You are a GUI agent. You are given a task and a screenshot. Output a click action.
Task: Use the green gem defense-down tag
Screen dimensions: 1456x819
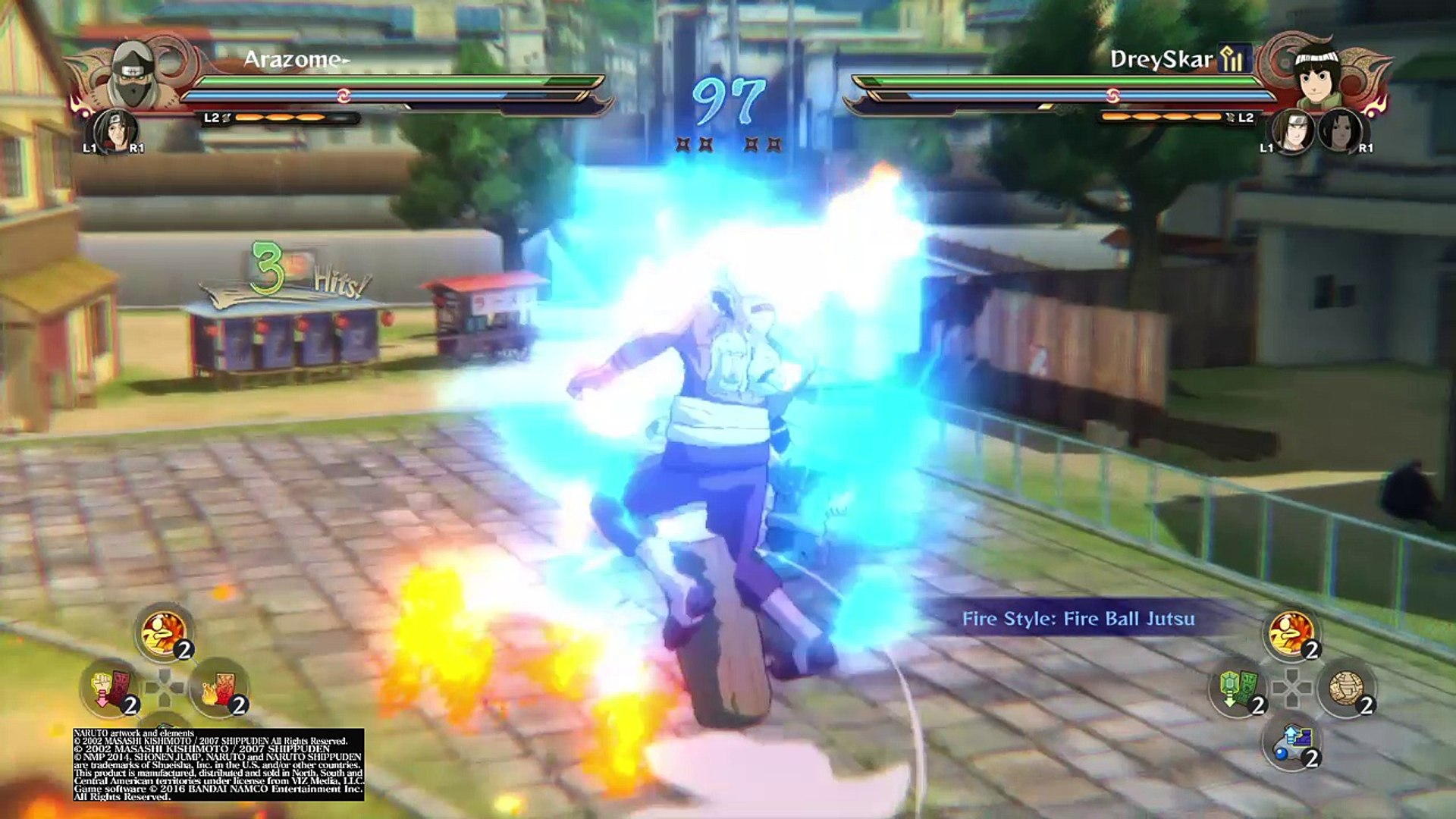pos(1238,688)
